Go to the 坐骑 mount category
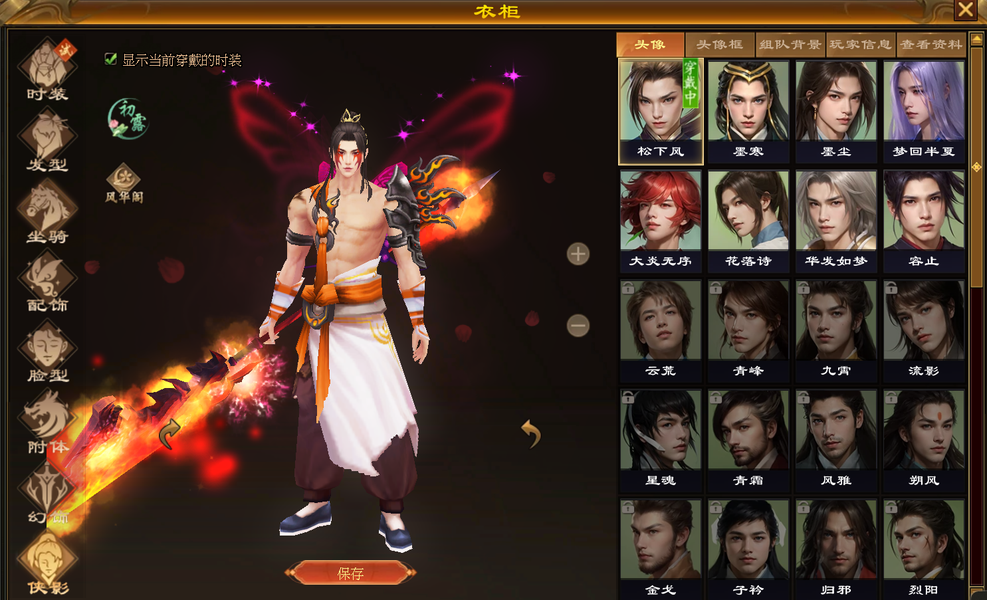 (x=47, y=210)
